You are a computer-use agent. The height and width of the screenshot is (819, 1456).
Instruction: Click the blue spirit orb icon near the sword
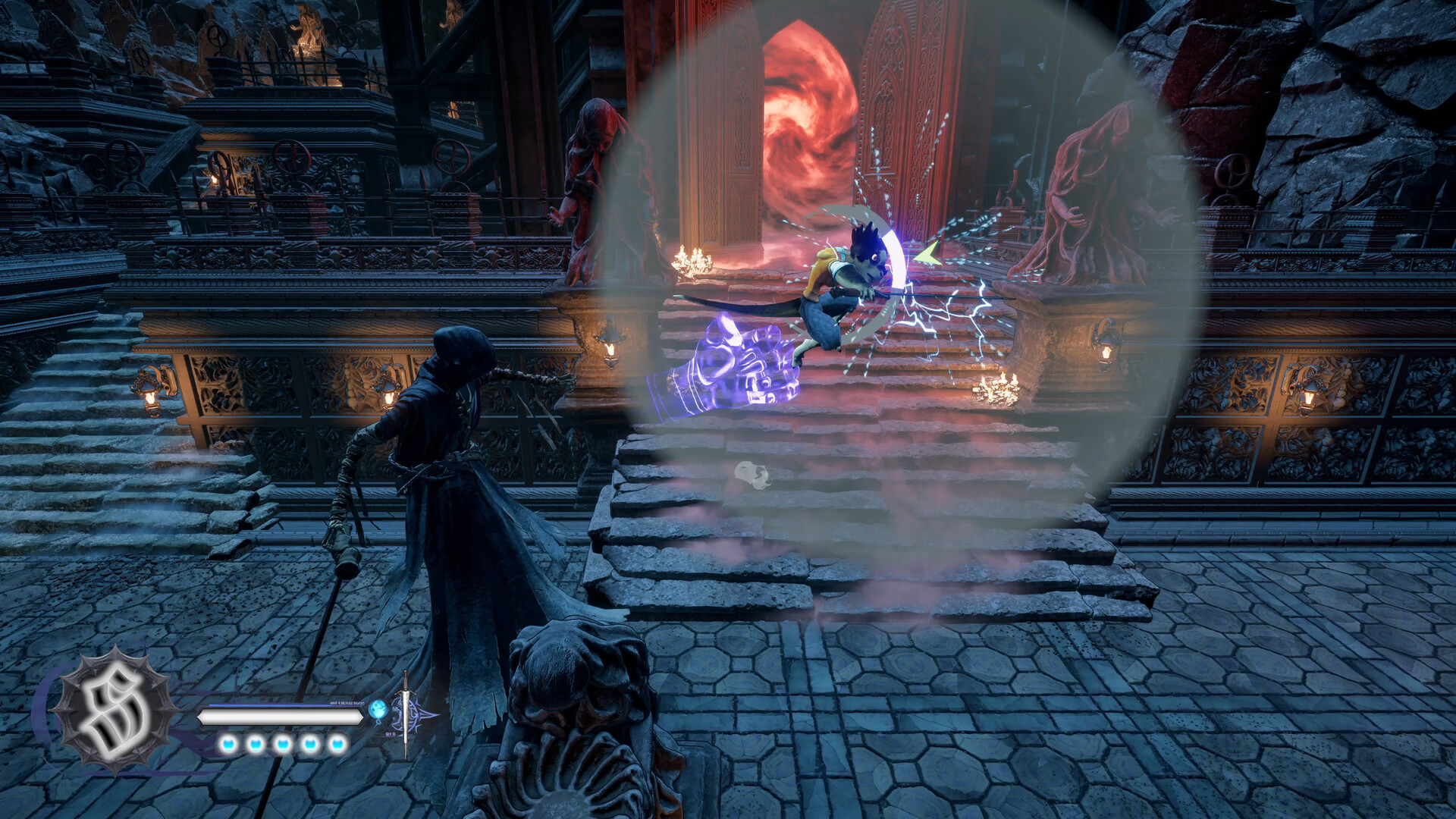click(x=377, y=709)
